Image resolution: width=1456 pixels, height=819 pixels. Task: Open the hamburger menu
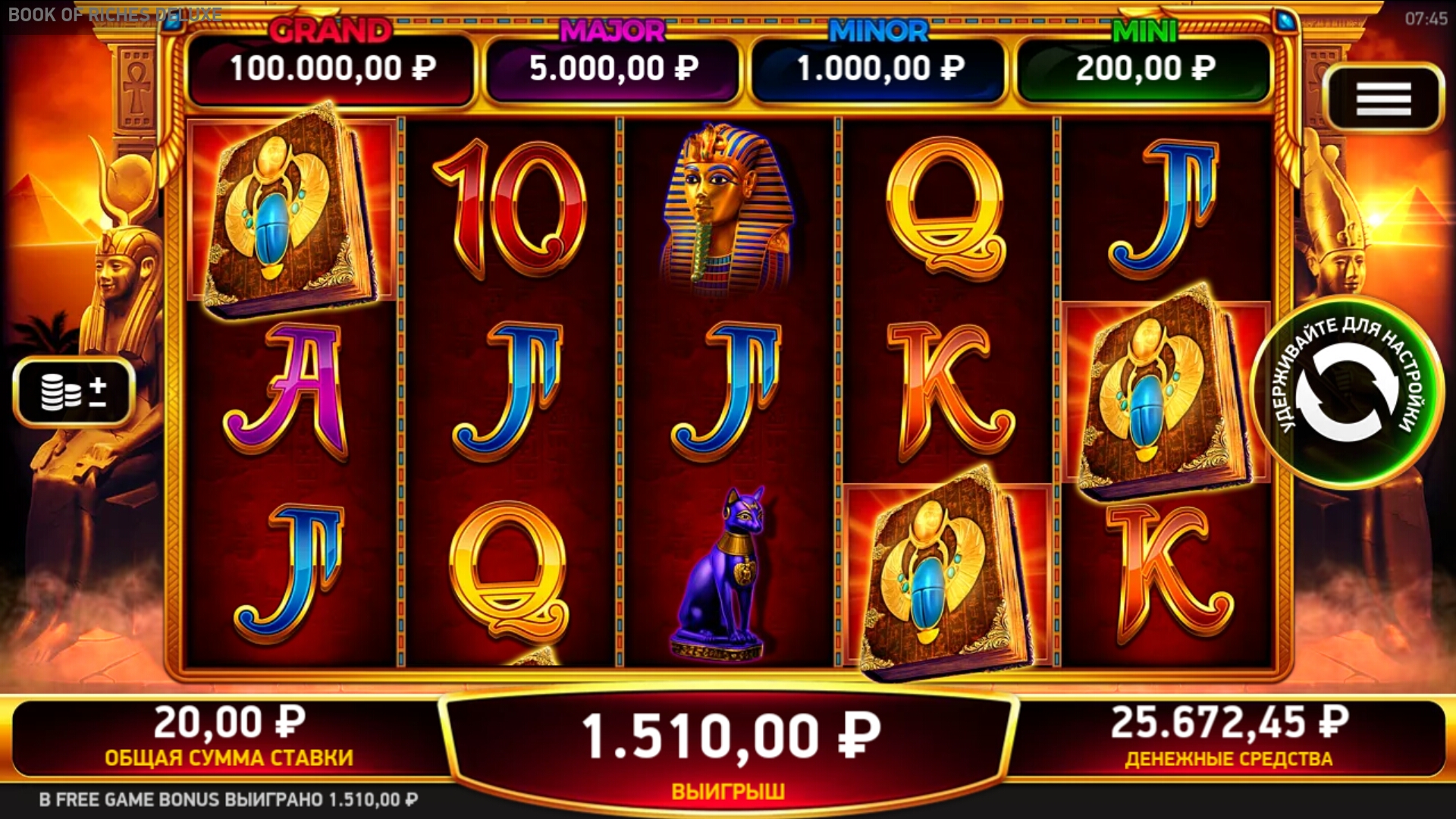point(1383,99)
